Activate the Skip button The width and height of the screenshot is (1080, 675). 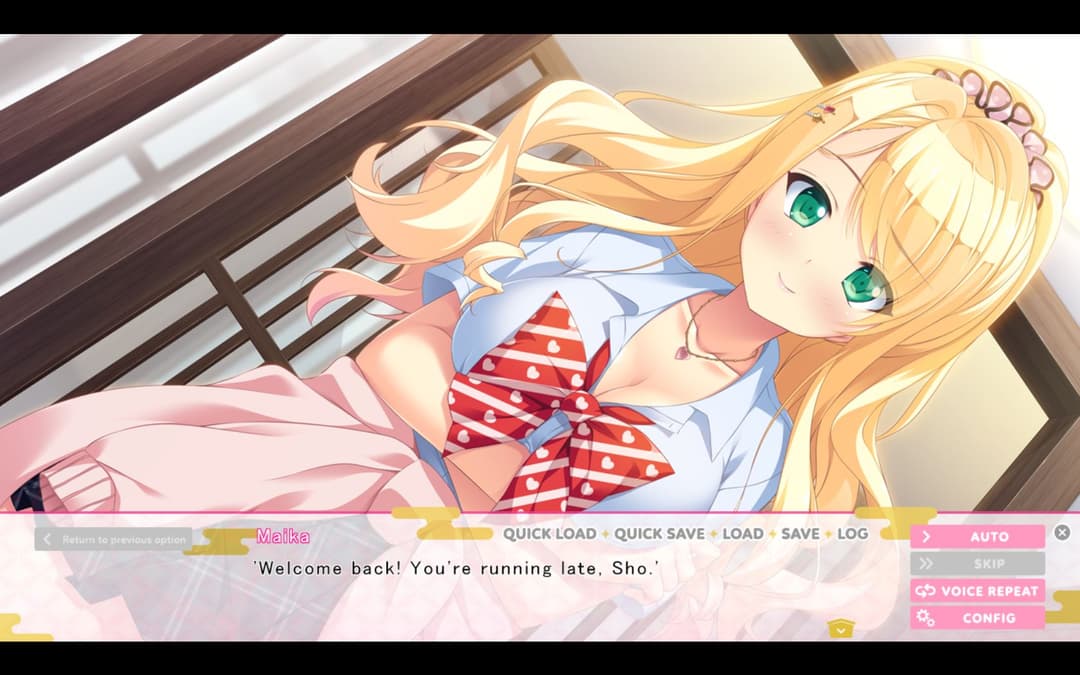(977, 564)
